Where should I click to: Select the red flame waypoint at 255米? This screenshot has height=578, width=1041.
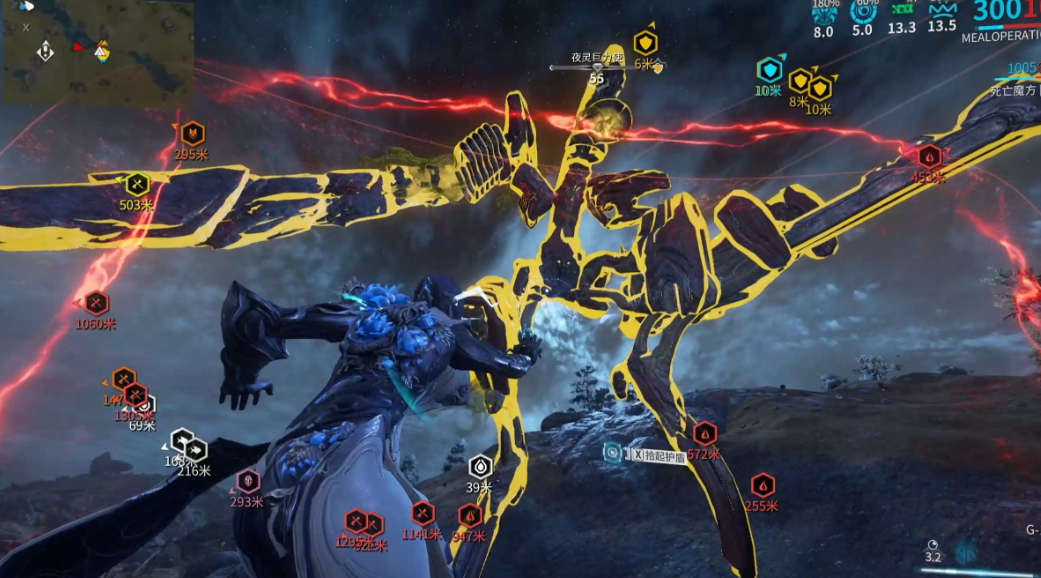763,486
